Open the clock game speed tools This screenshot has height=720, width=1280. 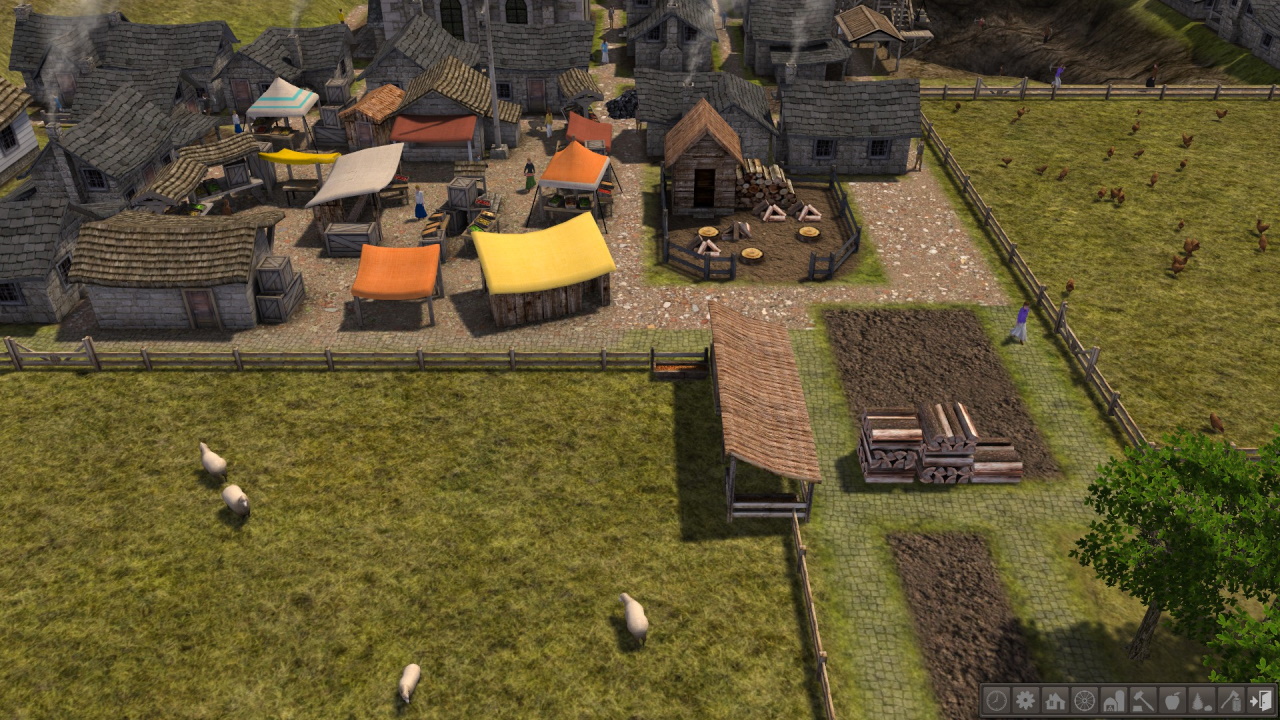(995, 700)
